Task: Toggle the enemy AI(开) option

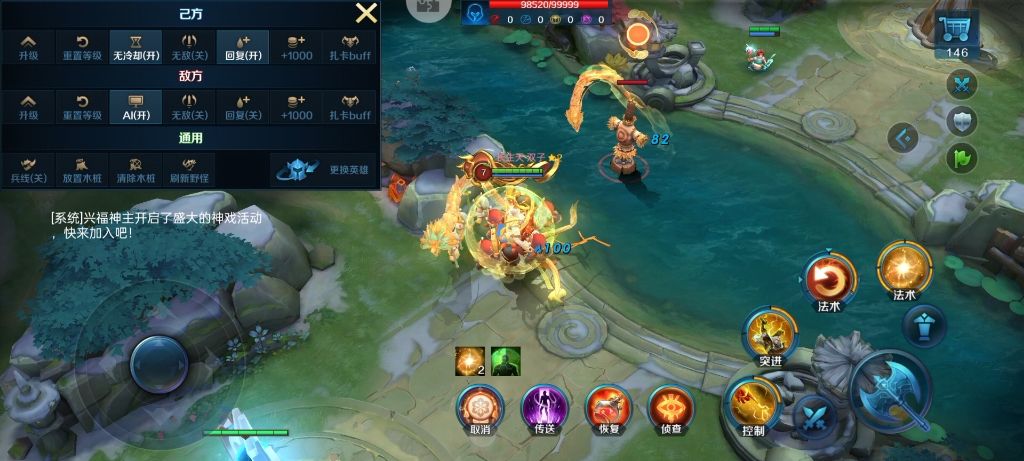Action: [x=136, y=106]
